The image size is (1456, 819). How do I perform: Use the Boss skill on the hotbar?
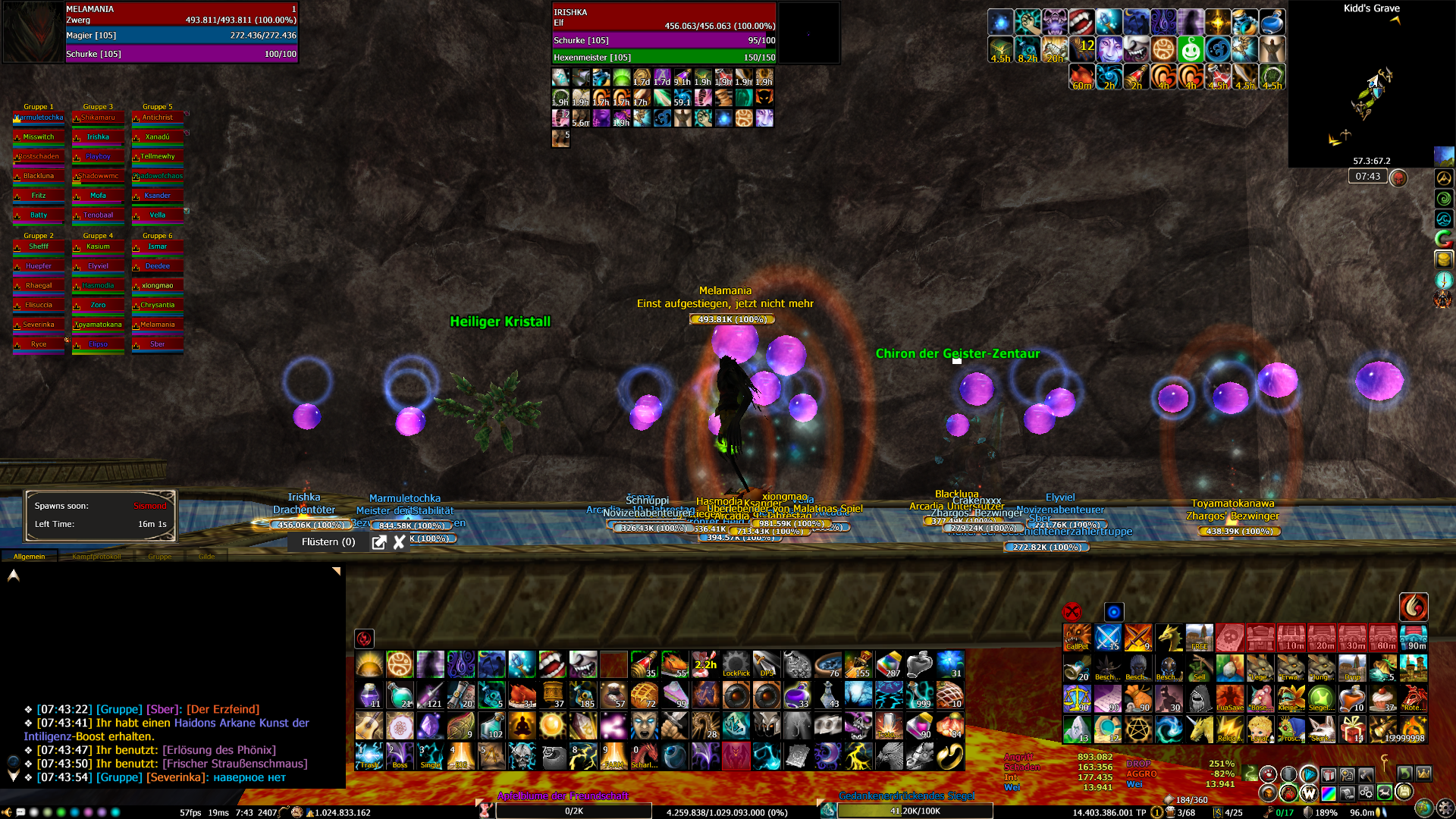tap(400, 756)
